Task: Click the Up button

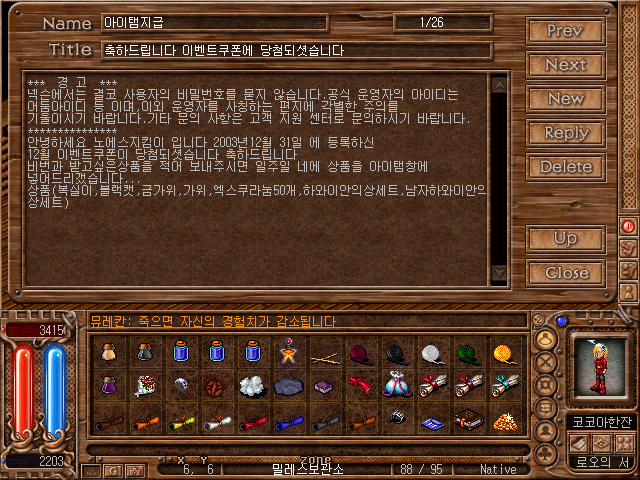Action: [x=565, y=239]
